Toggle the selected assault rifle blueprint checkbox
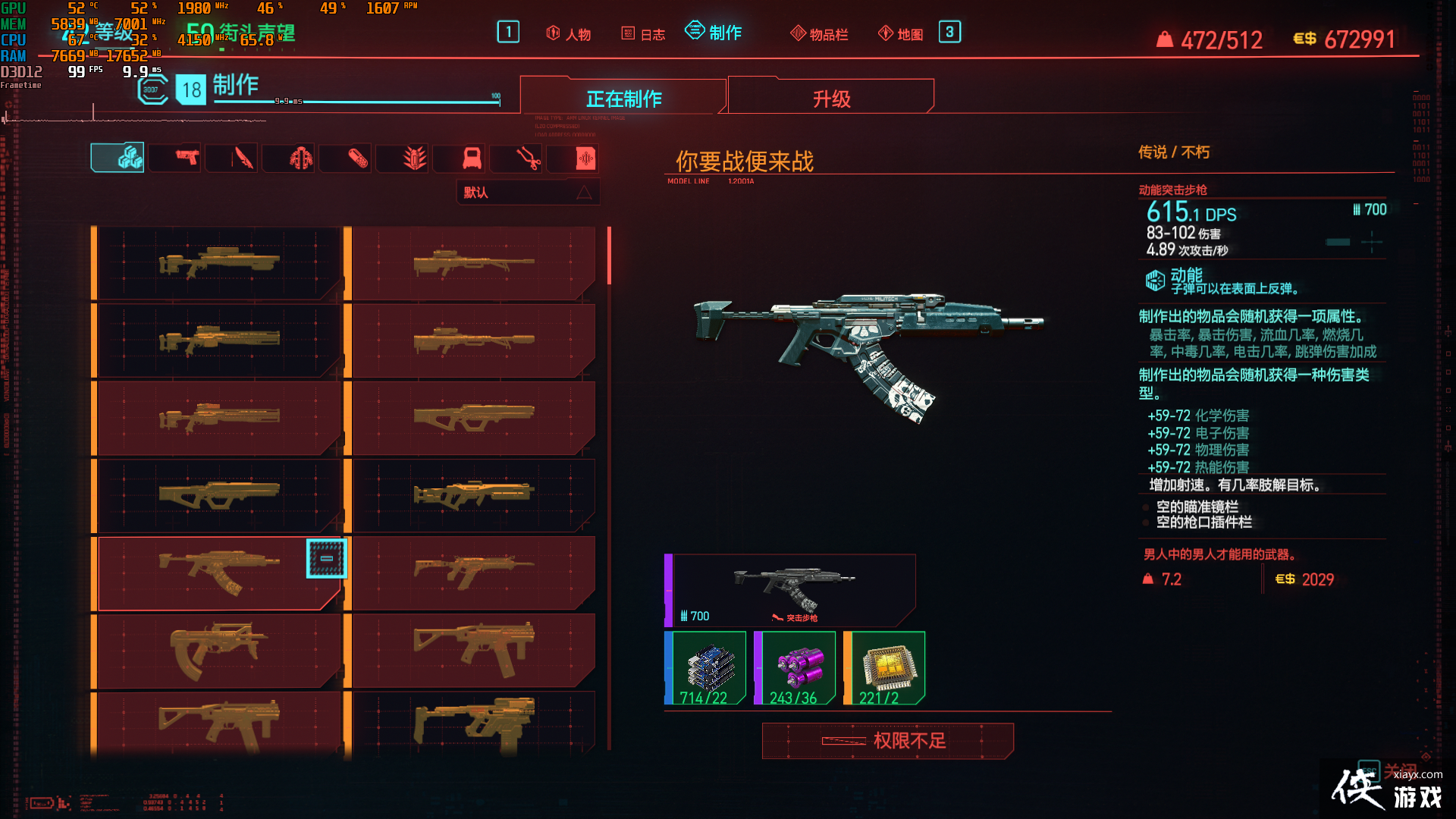Viewport: 1456px width, 819px height. tap(326, 559)
